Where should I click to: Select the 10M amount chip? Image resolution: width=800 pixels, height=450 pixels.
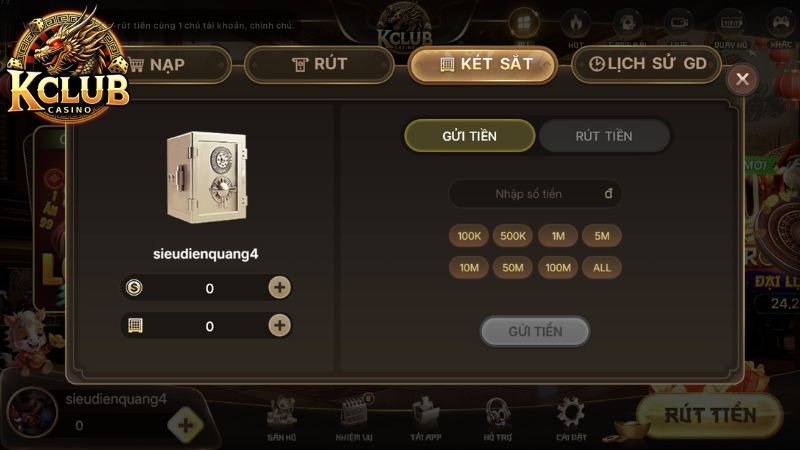click(470, 267)
